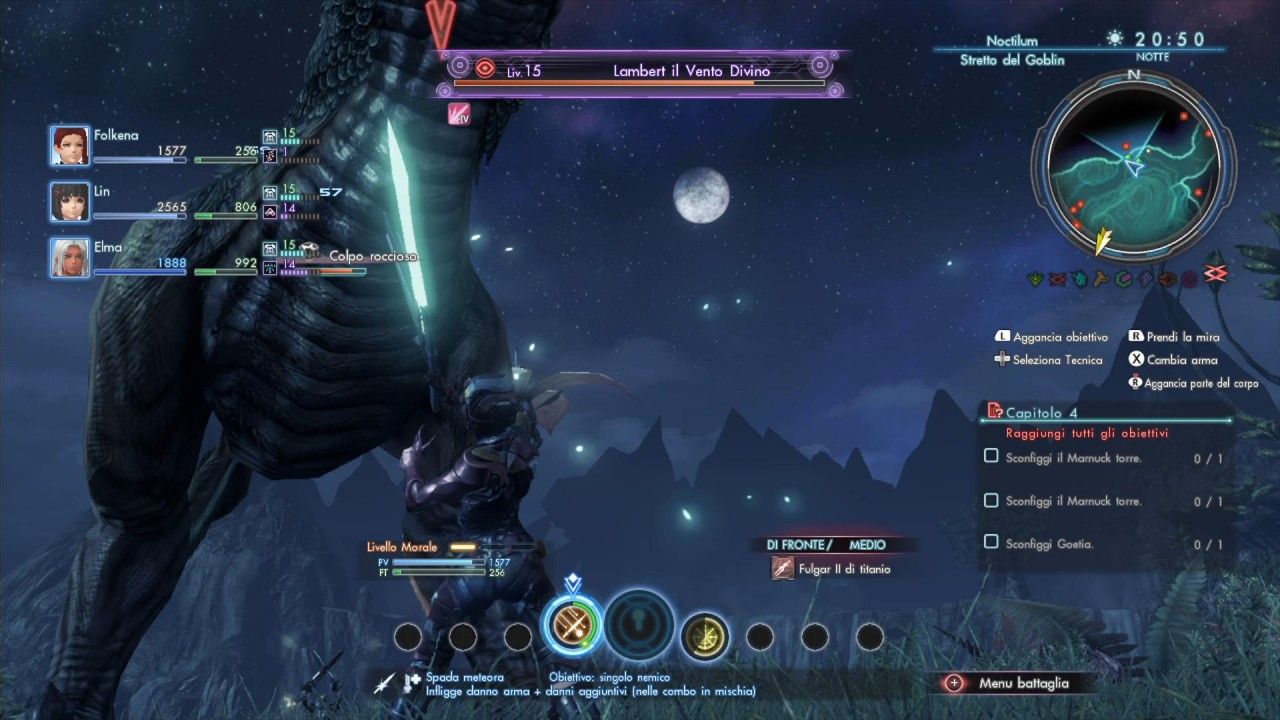Use the yellow glowing art icon

pos(705,634)
